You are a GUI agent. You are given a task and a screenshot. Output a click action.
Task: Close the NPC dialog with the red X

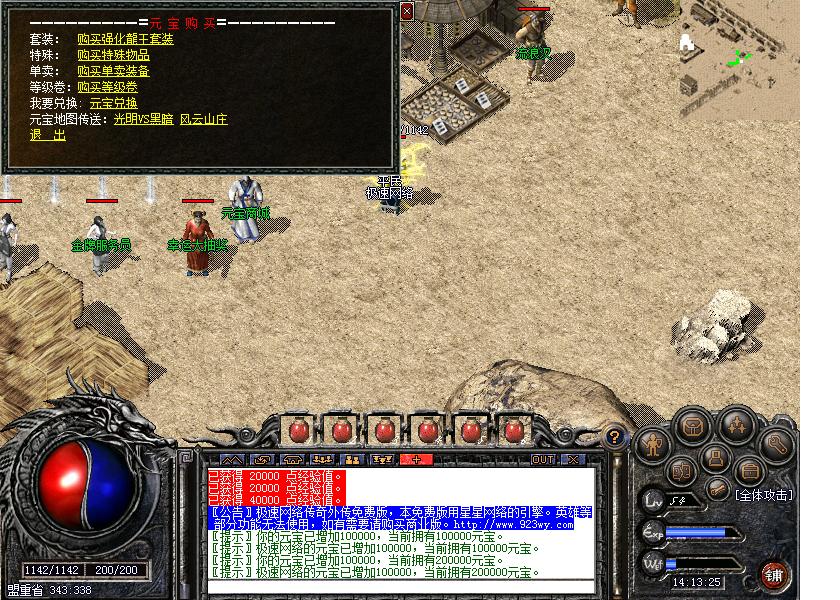coord(407,11)
